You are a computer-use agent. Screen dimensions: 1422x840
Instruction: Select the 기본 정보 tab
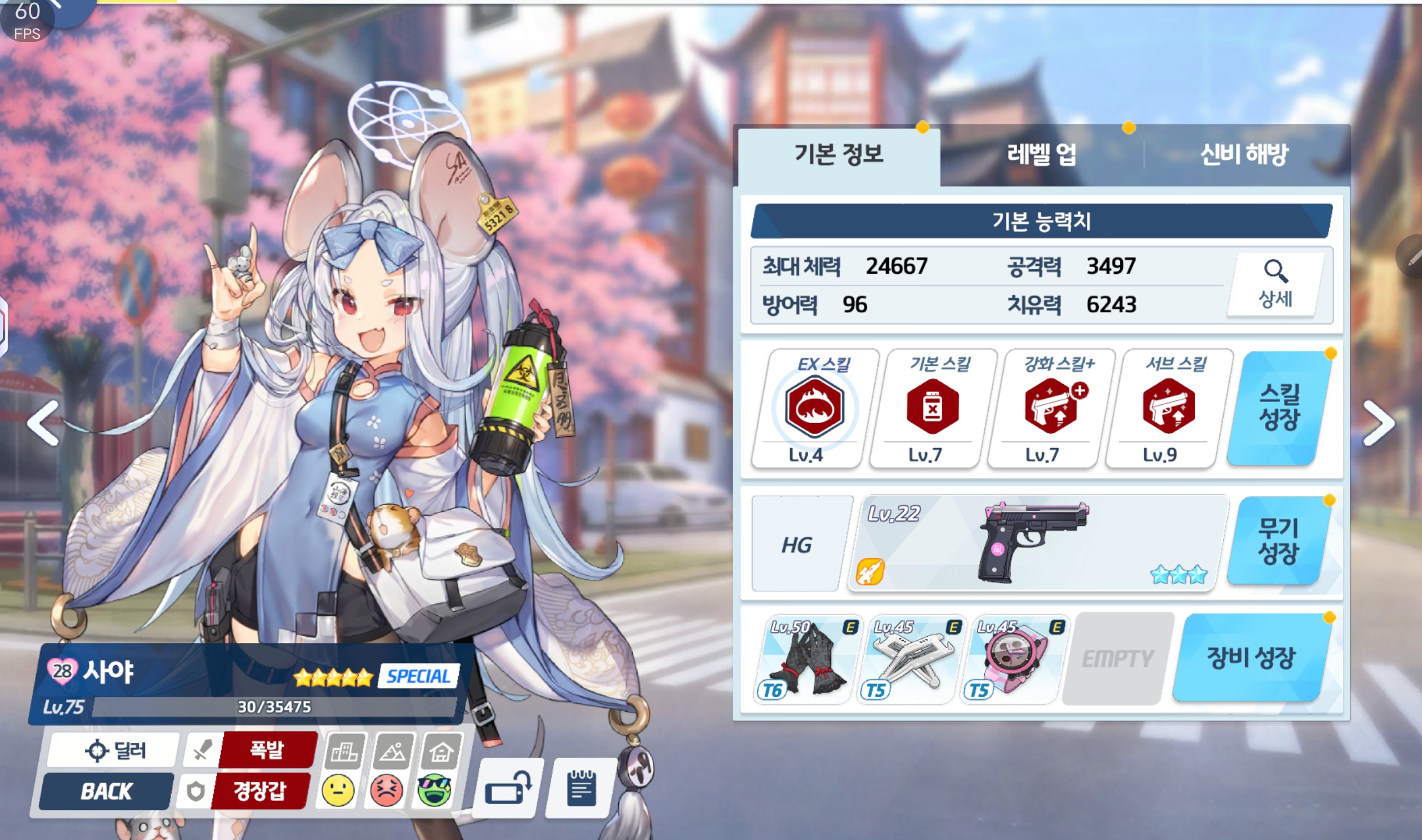tap(839, 154)
